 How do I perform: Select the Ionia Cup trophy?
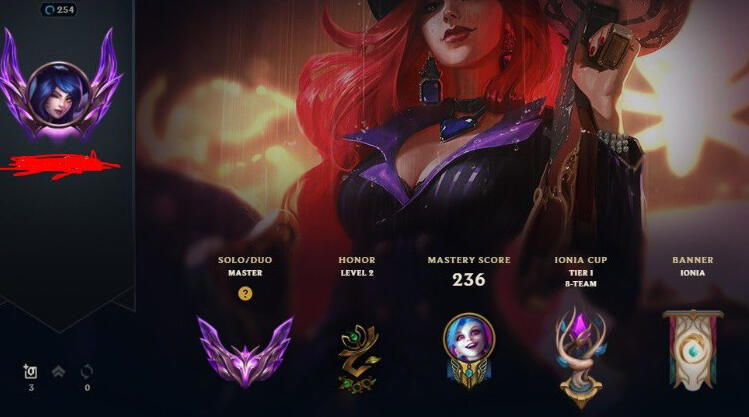pos(581,350)
